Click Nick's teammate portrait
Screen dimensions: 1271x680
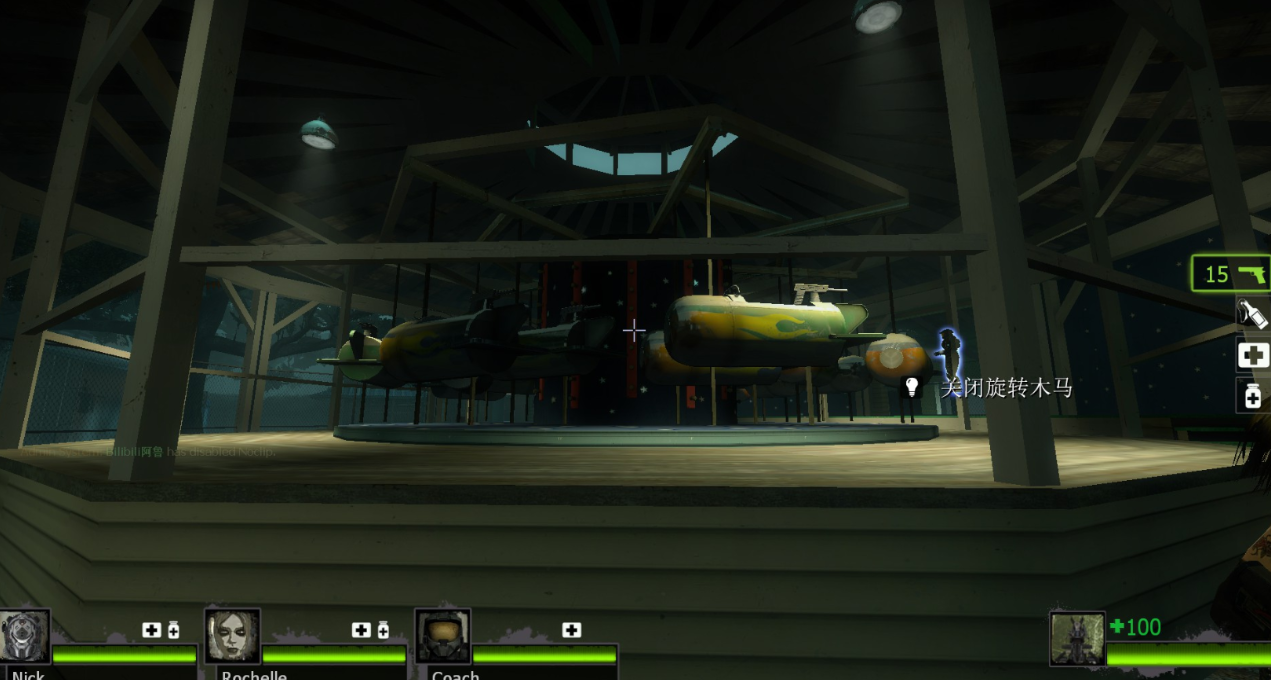tap(24, 636)
